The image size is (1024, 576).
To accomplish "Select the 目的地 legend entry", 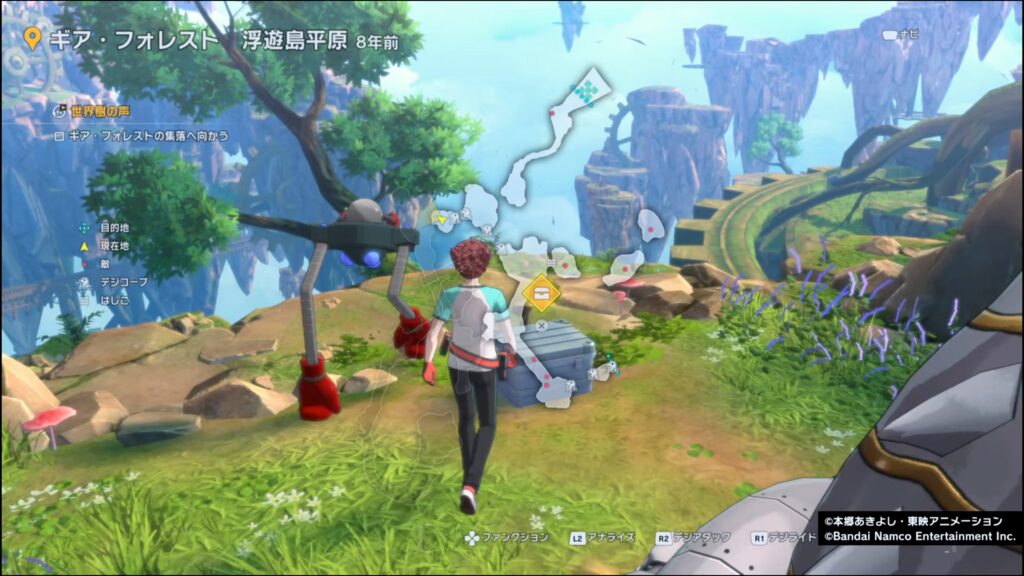I will pos(113,228).
